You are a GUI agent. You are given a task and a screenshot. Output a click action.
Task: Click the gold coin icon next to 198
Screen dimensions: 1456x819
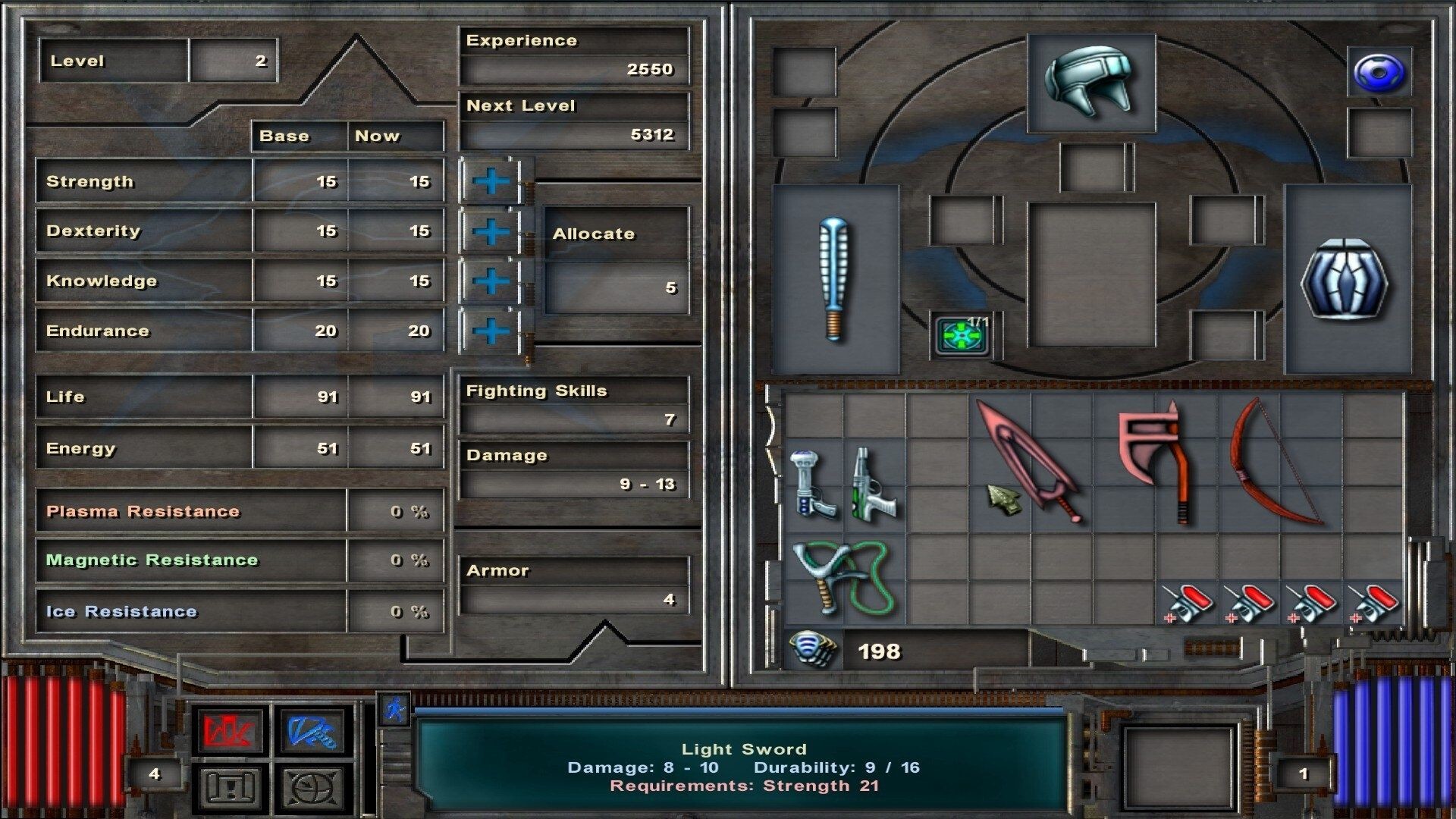[x=813, y=649]
